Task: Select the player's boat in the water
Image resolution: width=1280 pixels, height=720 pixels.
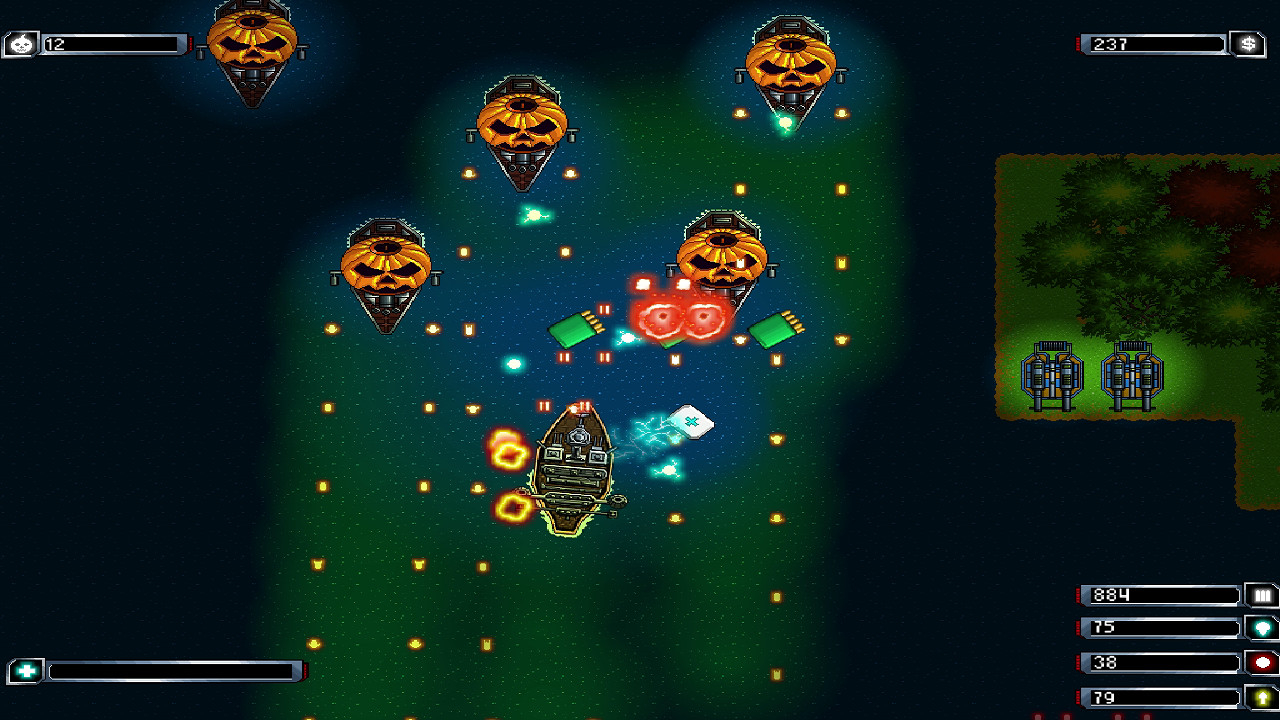Action: (575, 470)
